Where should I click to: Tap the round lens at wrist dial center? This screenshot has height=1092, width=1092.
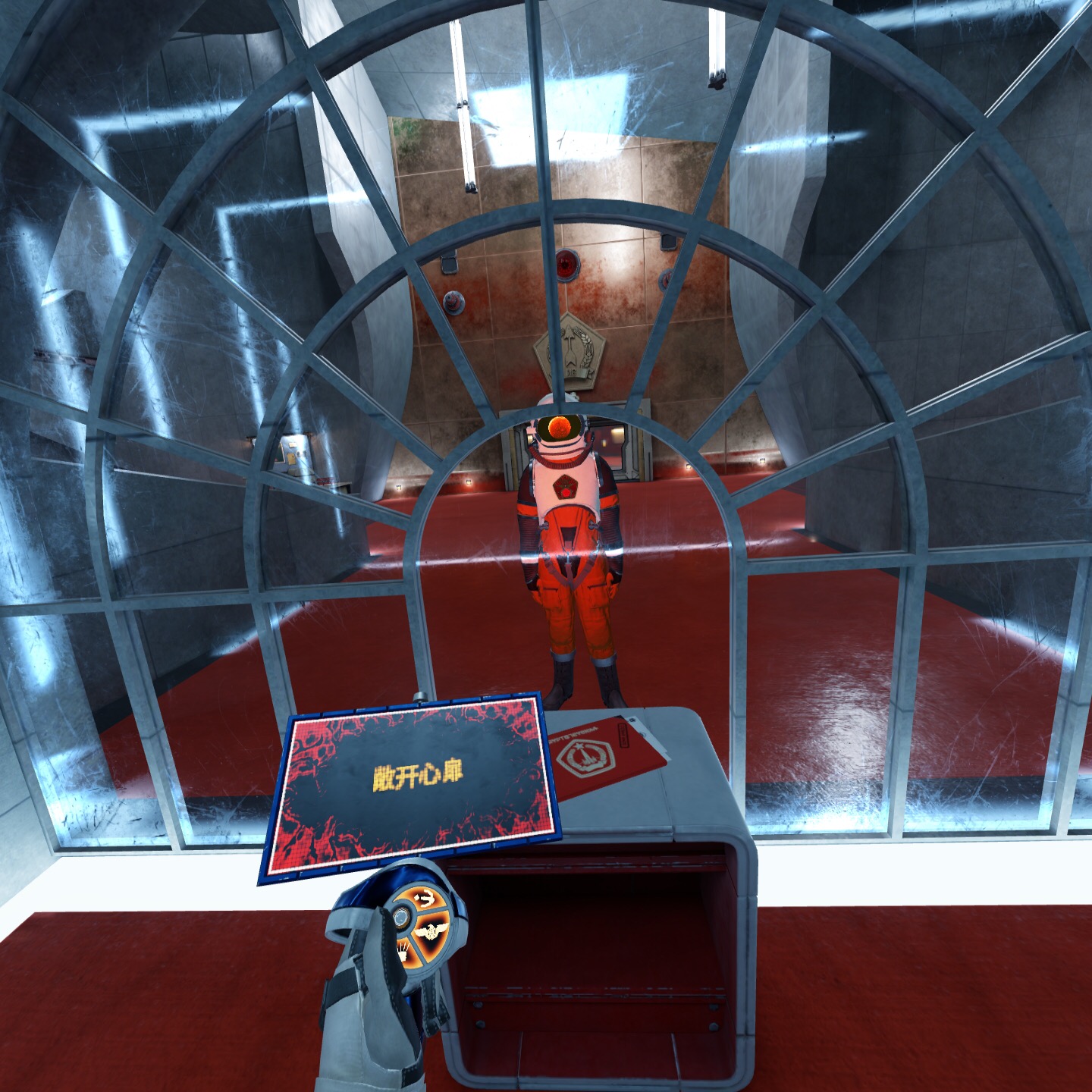(399, 918)
